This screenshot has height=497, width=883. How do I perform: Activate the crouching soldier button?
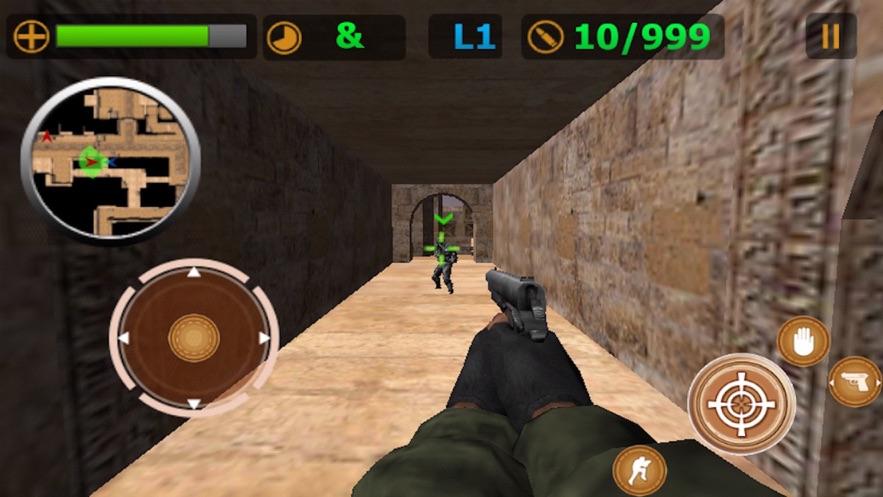pos(639,468)
